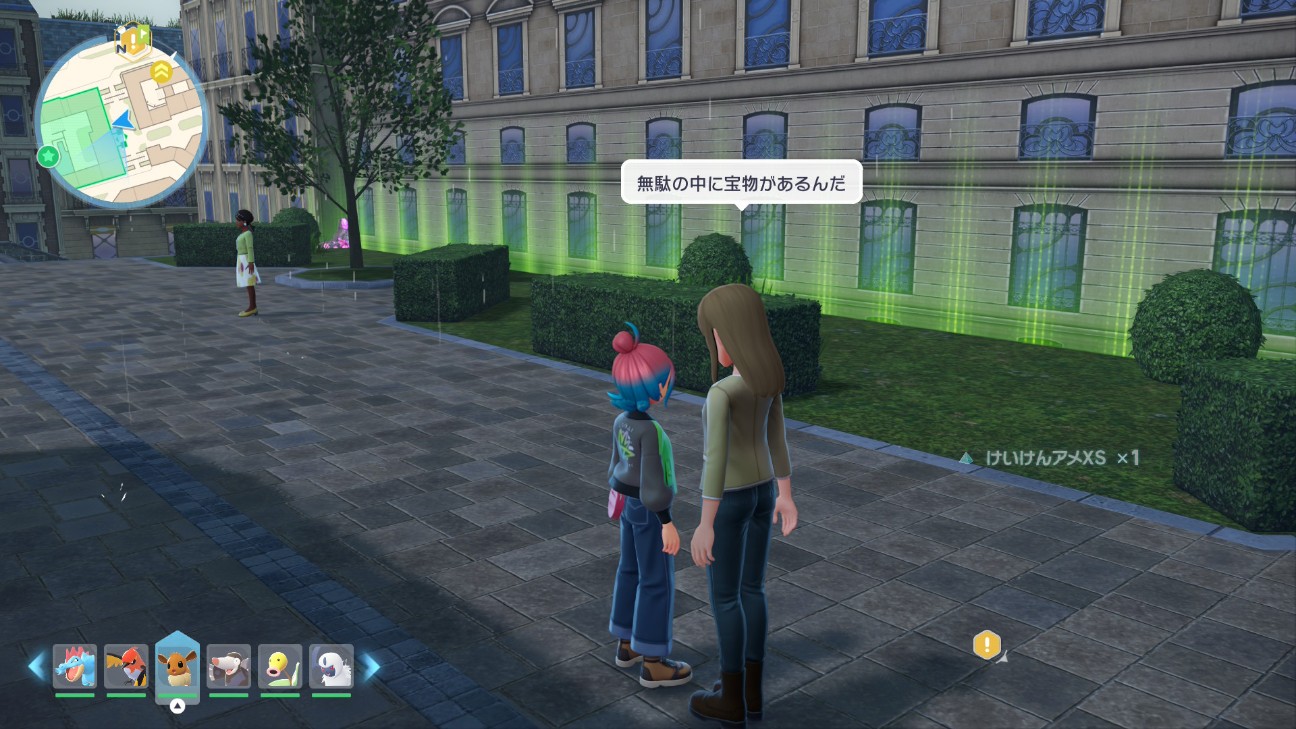Click the North compass indicator above the minimap
This screenshot has height=729, width=1296.
[122, 48]
